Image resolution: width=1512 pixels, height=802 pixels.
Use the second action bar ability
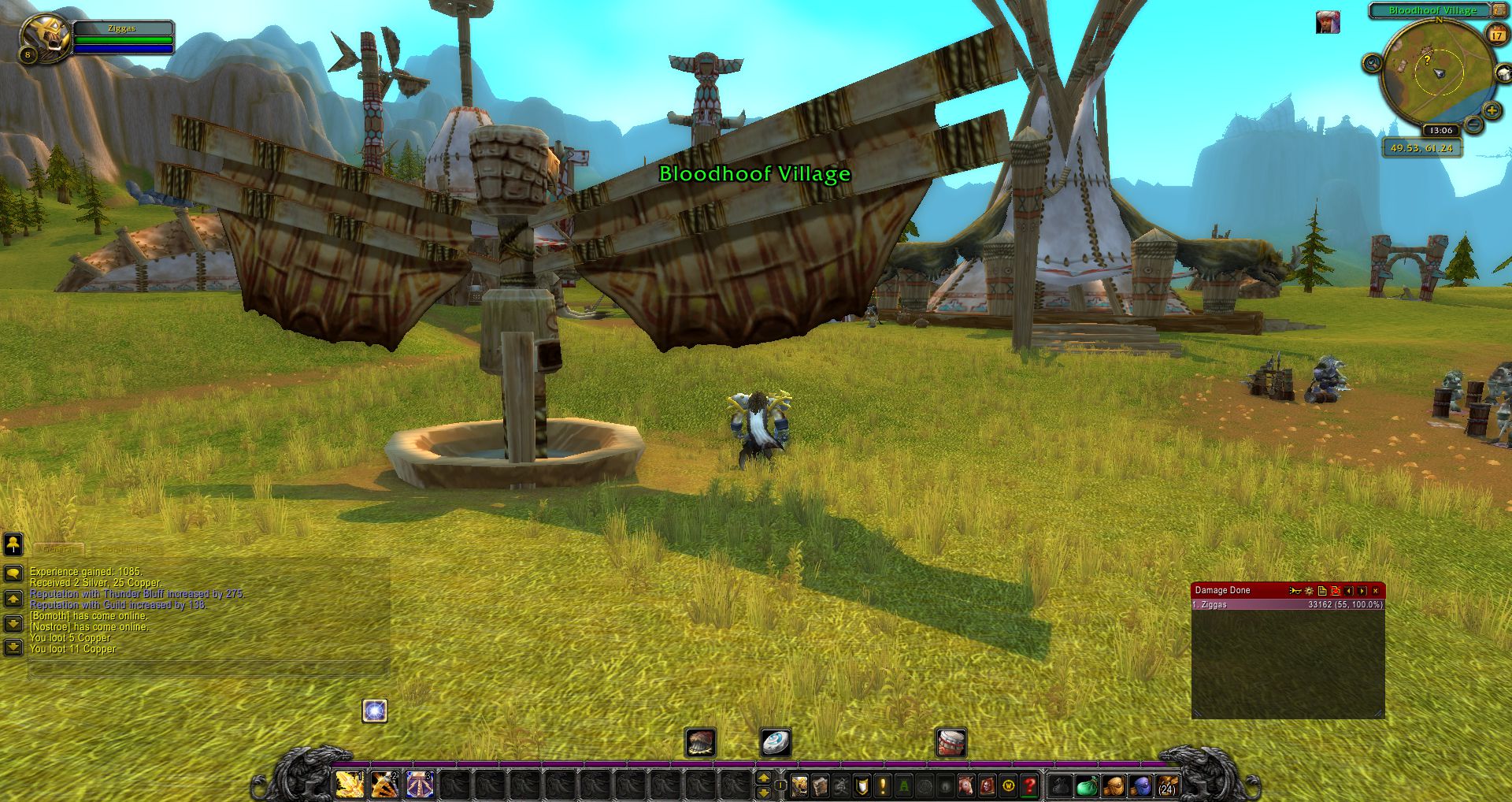(384, 785)
